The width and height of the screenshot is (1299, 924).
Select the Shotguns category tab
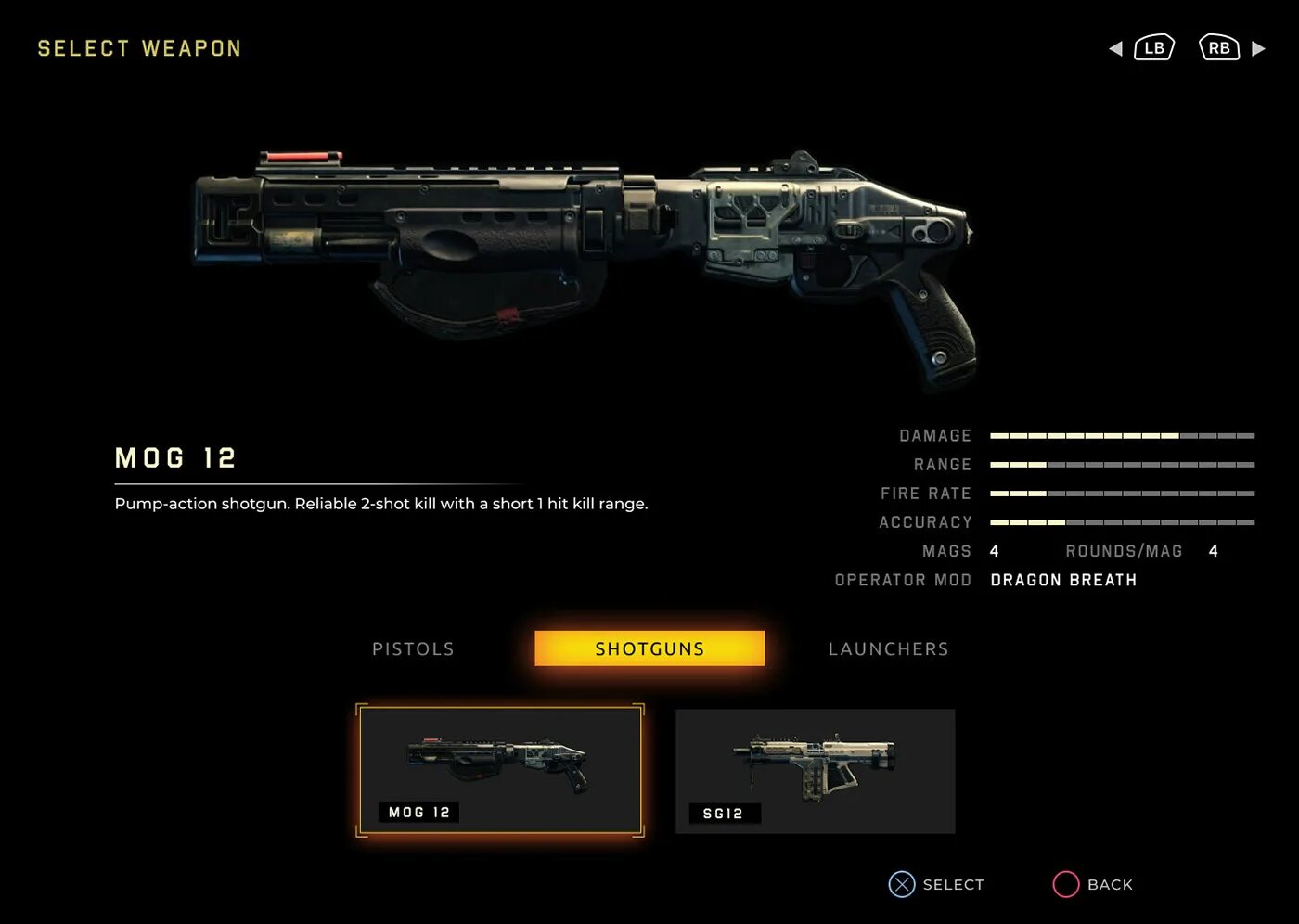pos(649,648)
